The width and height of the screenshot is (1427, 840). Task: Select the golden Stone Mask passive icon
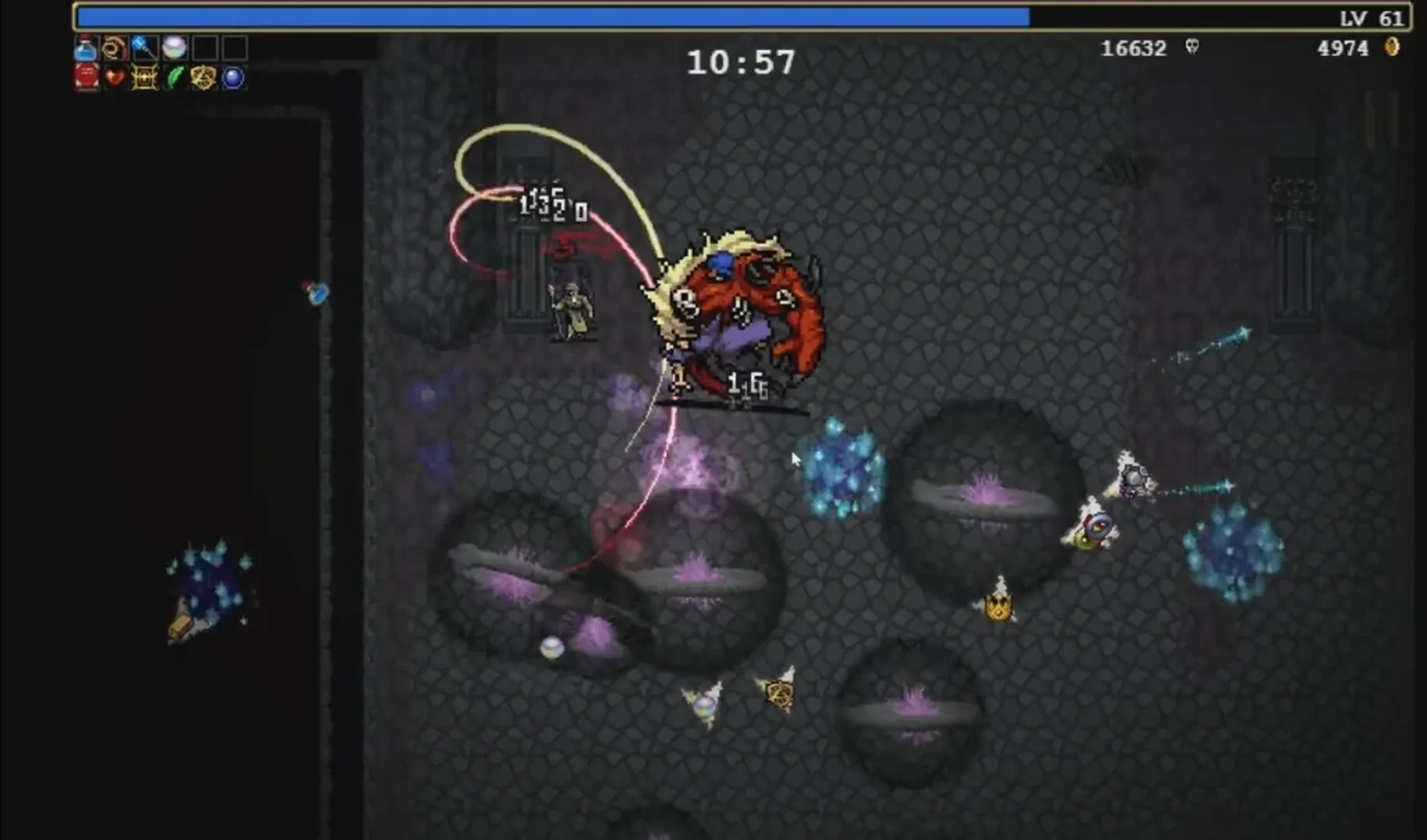[144, 79]
